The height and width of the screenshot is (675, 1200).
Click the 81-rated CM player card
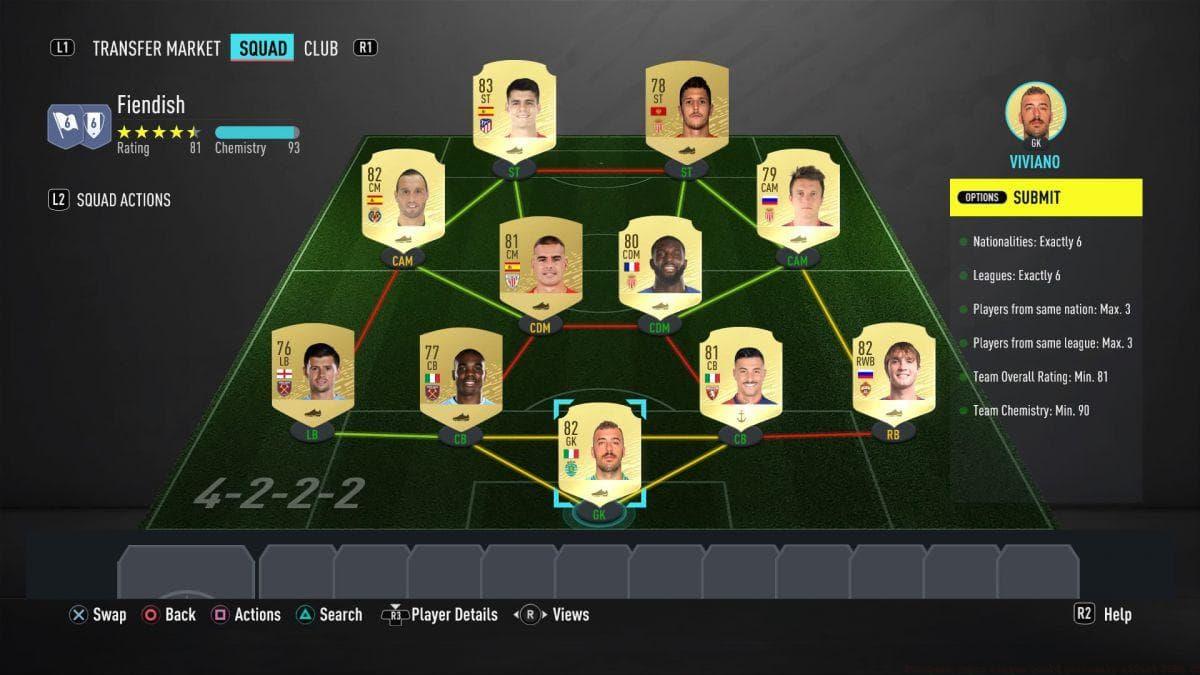(x=541, y=266)
